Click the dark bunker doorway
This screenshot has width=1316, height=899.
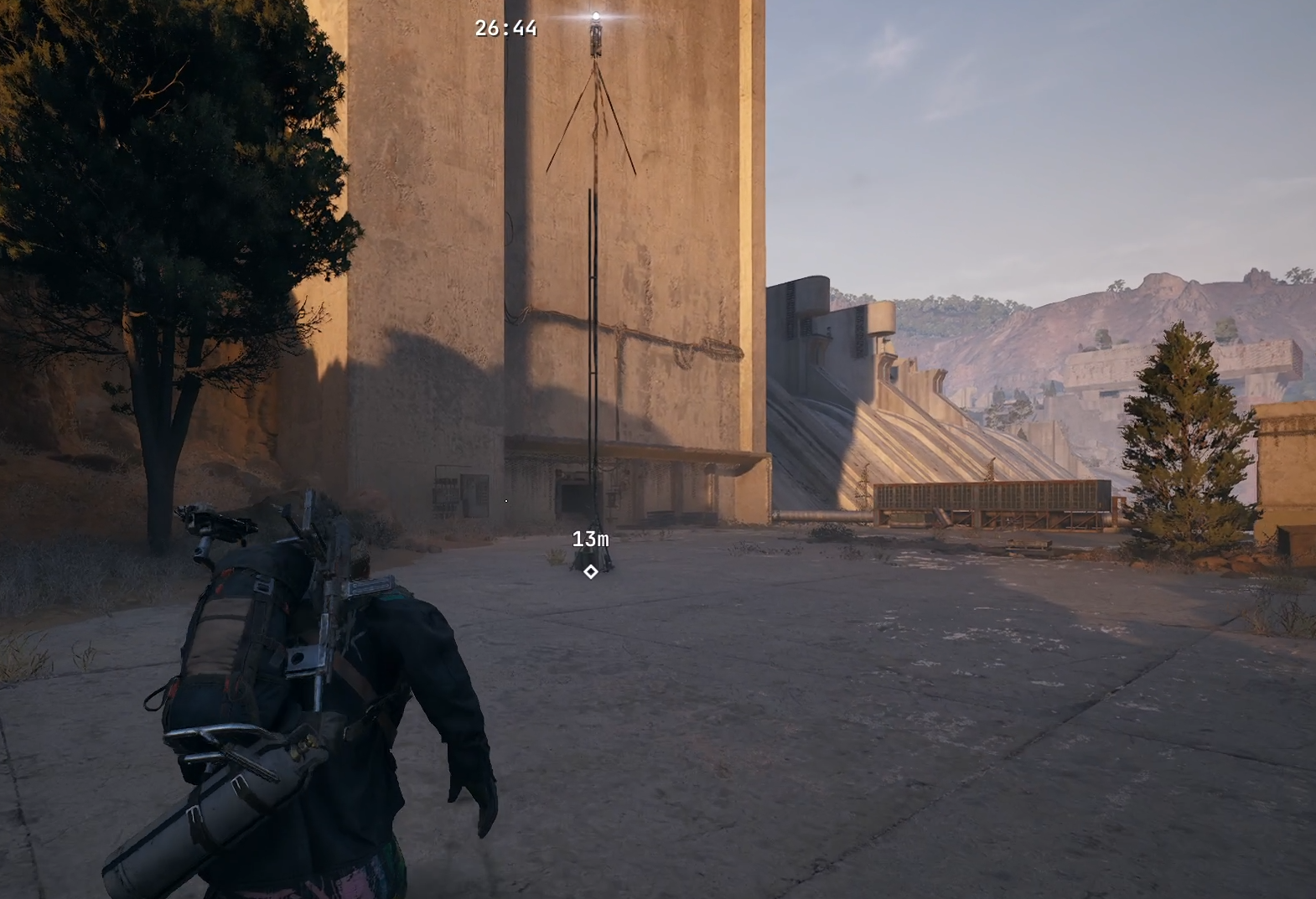573,496
